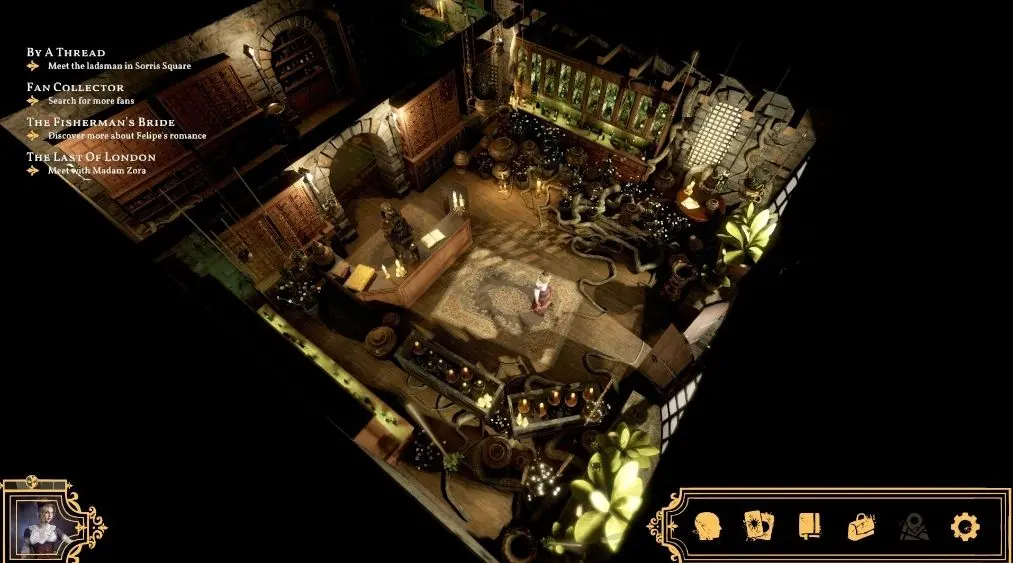Open the tarot cards menu
This screenshot has height=563, width=1013.
click(759, 526)
